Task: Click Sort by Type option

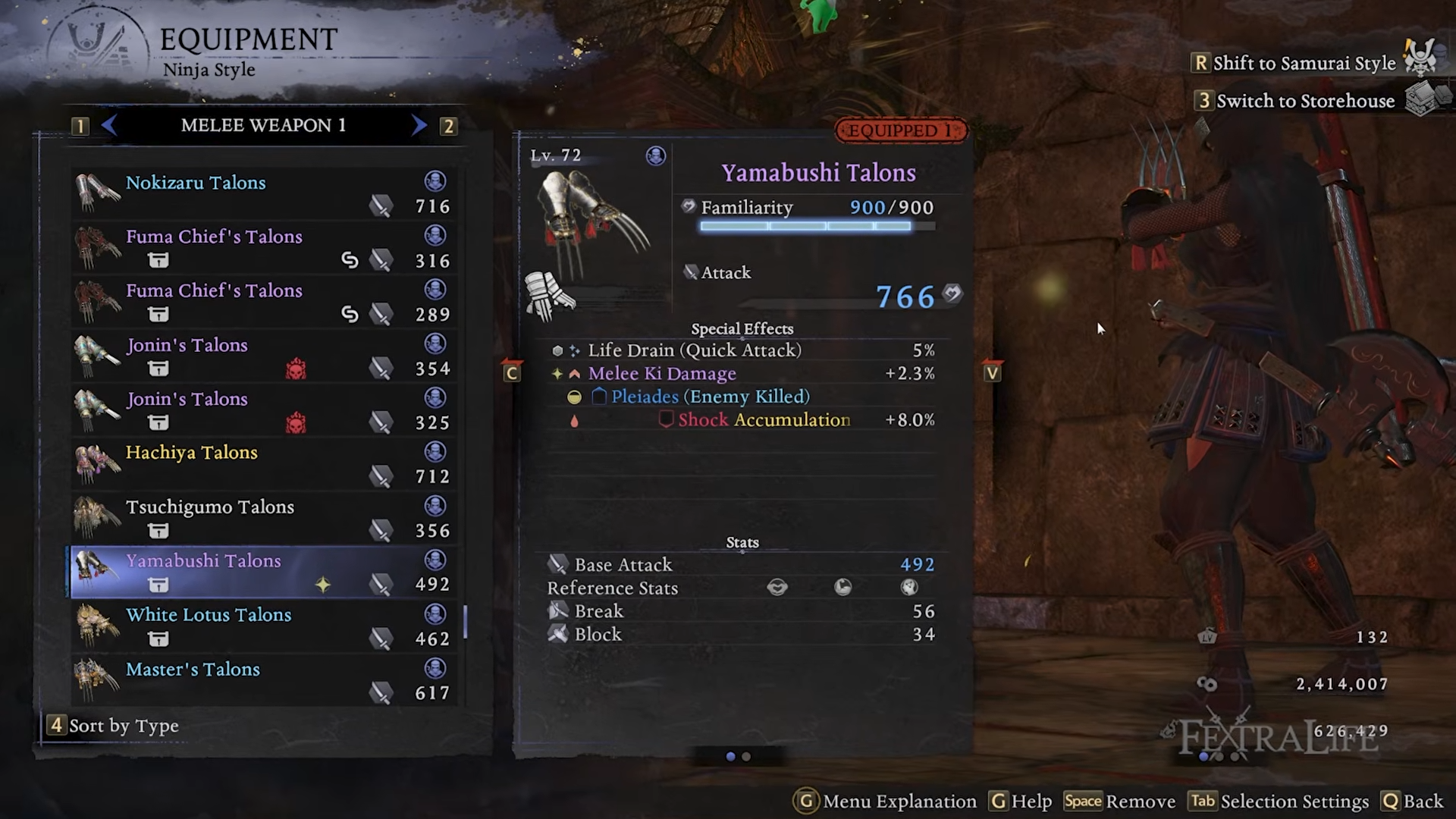Action: click(115, 726)
